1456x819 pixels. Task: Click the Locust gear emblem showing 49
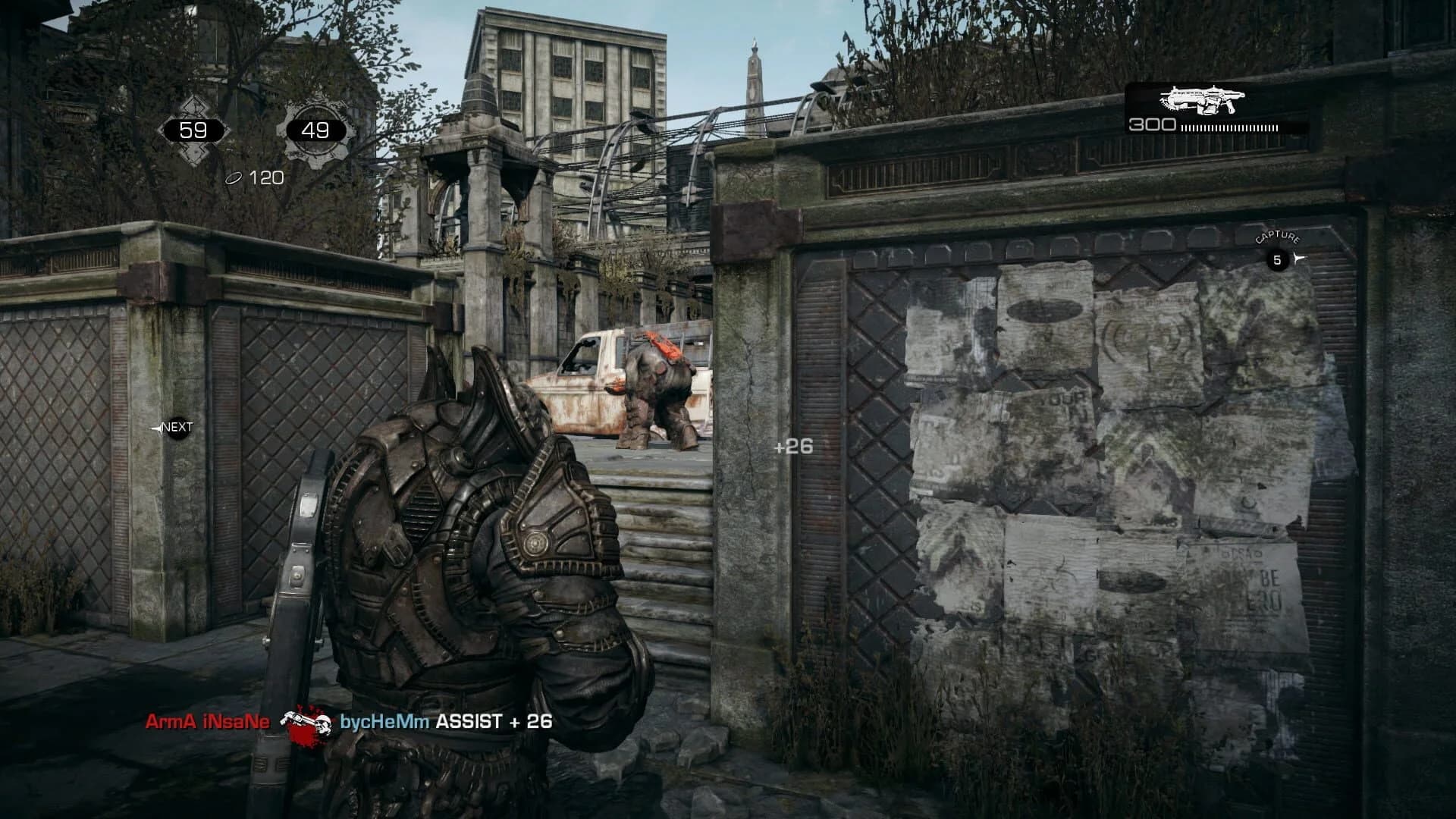pos(315,129)
